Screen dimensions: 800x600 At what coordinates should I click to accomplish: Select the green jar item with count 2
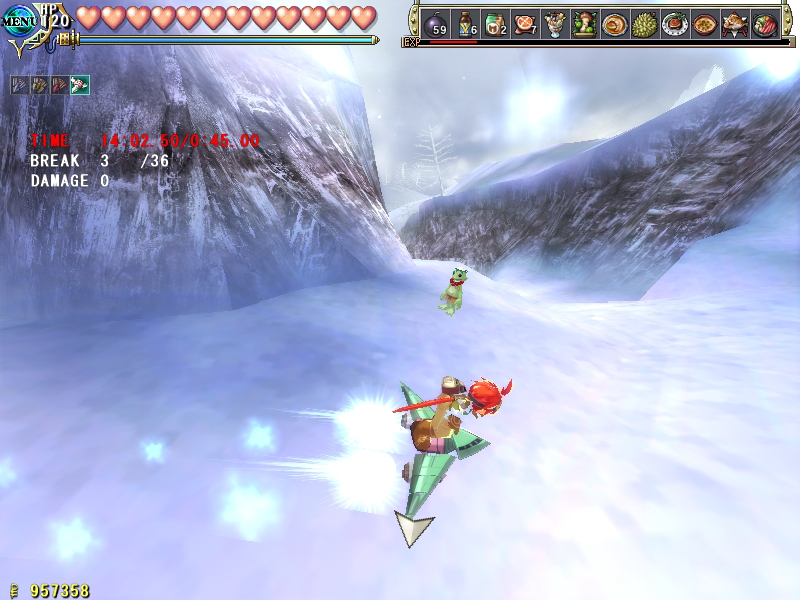(x=495, y=25)
